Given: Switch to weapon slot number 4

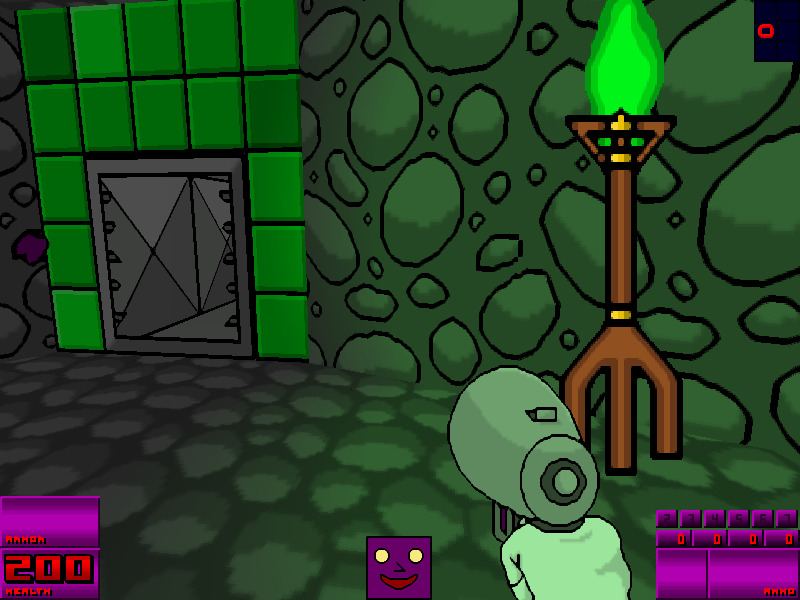Looking at the screenshot, I should point(714,518).
